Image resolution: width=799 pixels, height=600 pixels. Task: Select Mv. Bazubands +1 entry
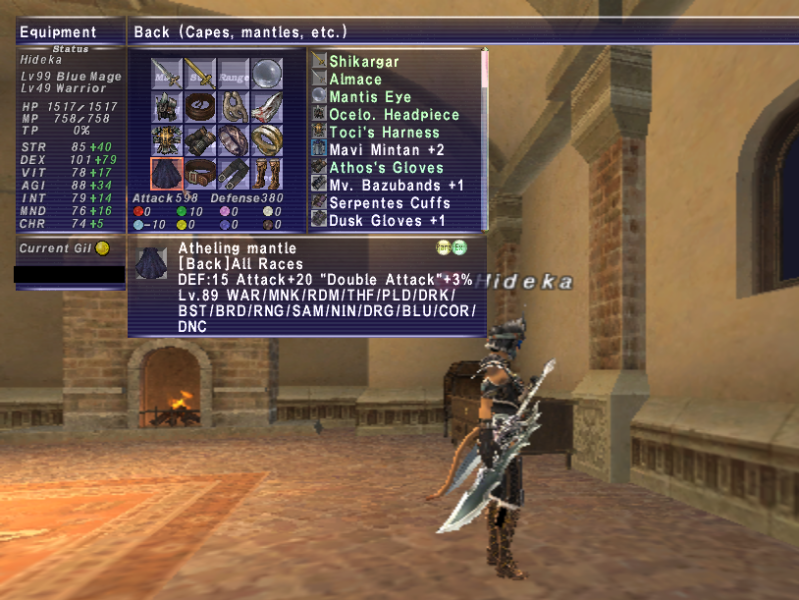click(x=396, y=185)
